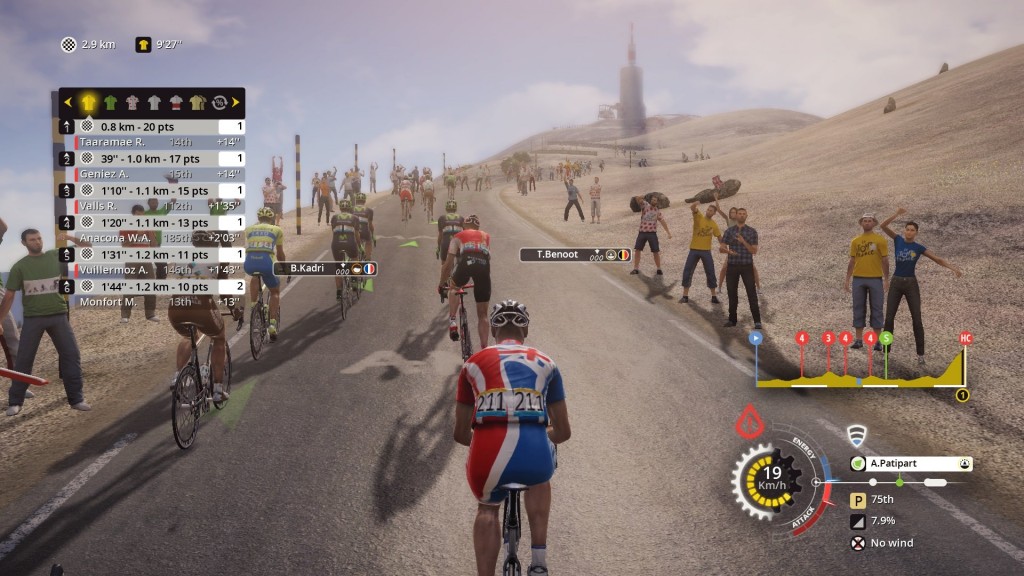The width and height of the screenshot is (1024, 576).
Task: Click the A.Patipart rider name bar
Action: point(910,464)
